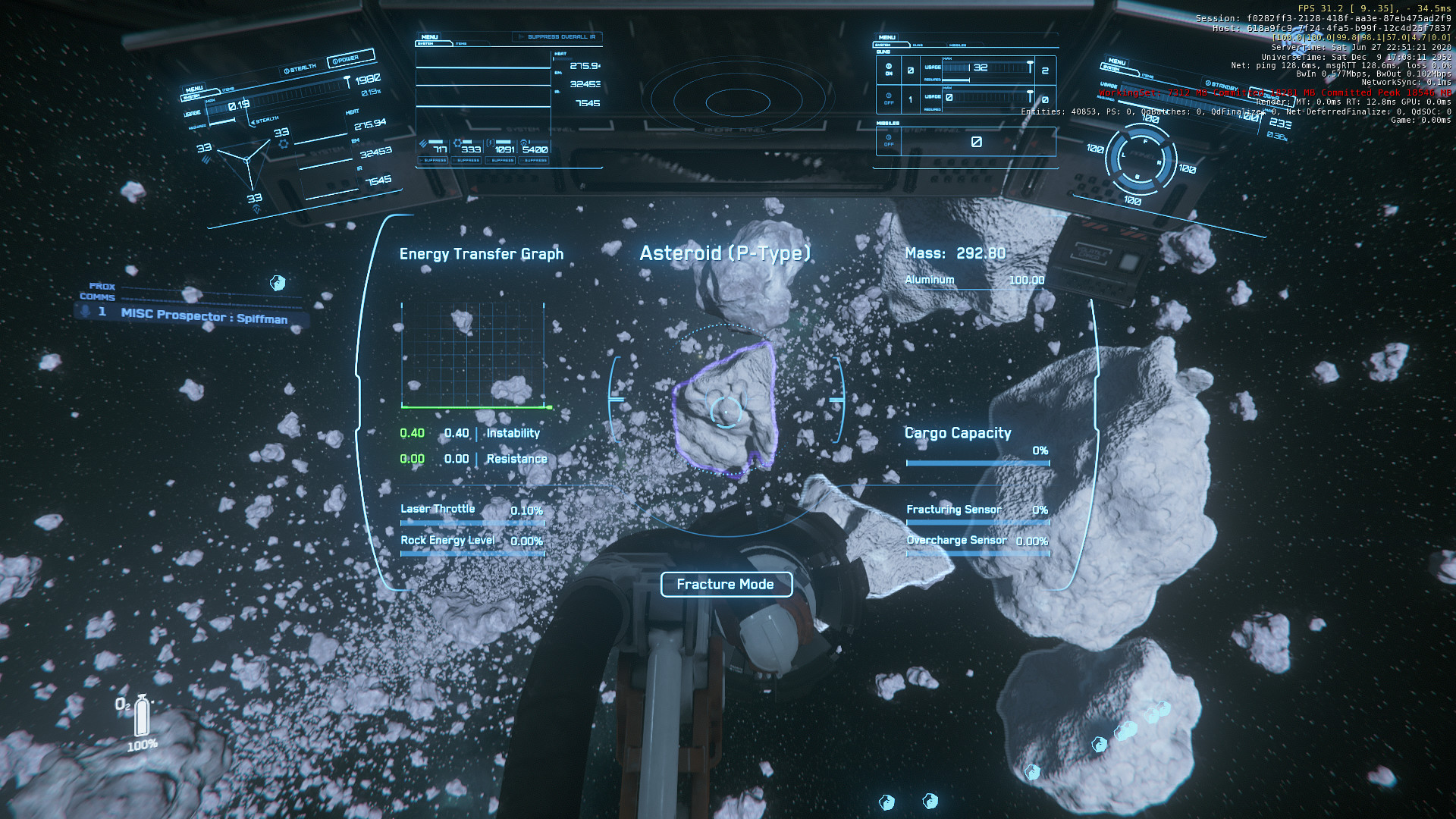Click the Suppress button under the 5400 readout
The image size is (1456, 819).
point(535,161)
